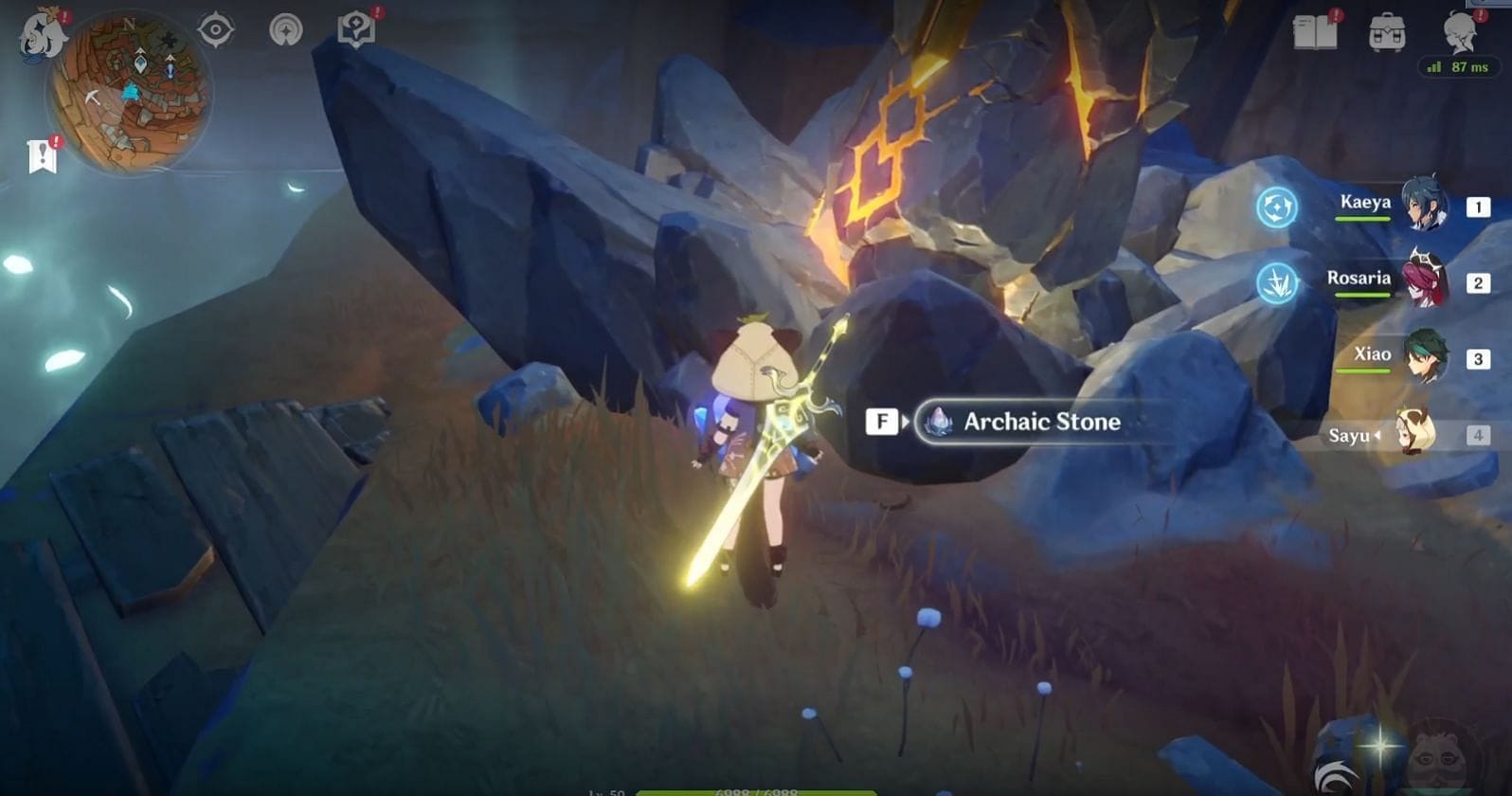Open the Events overview icon
Screen dimensions: 1512x796
point(285,29)
